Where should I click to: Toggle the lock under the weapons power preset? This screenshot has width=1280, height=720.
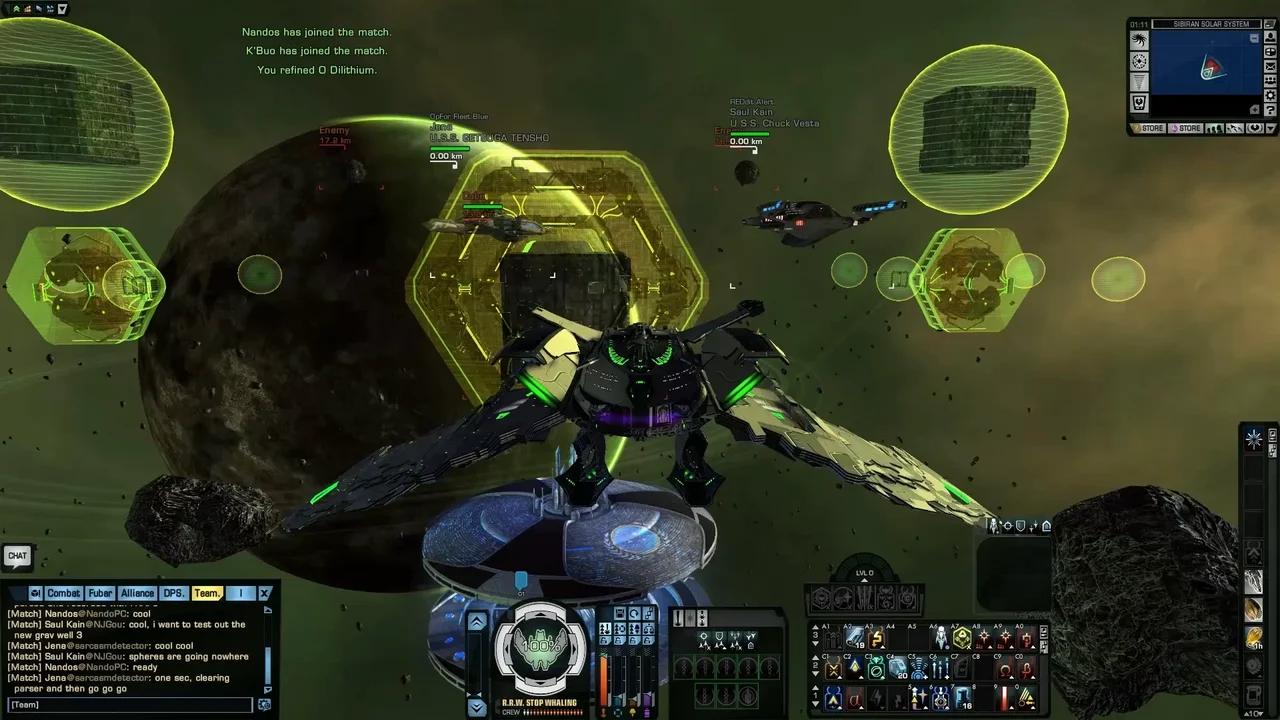click(x=603, y=640)
